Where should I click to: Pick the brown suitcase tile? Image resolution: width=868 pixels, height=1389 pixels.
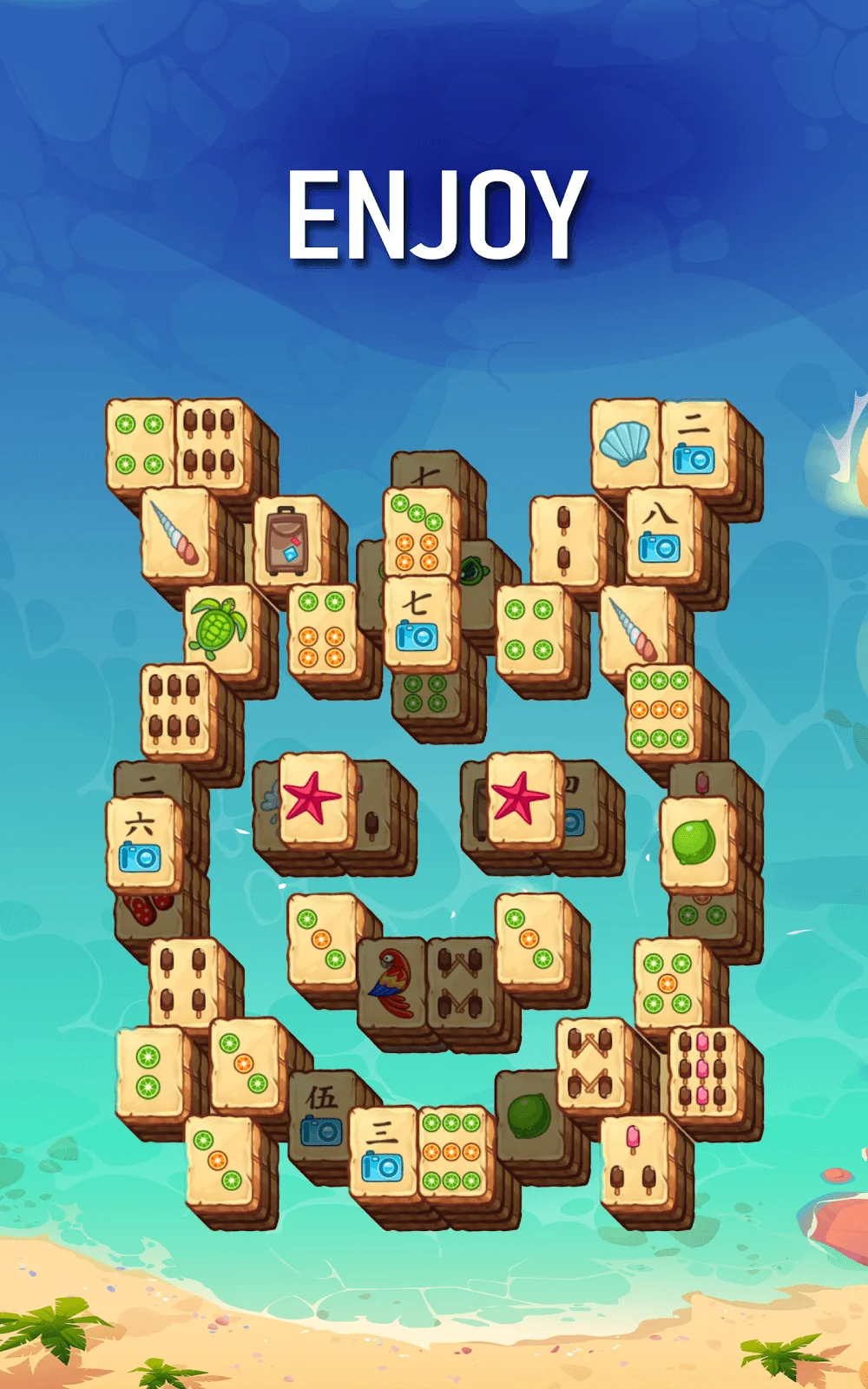click(x=286, y=540)
